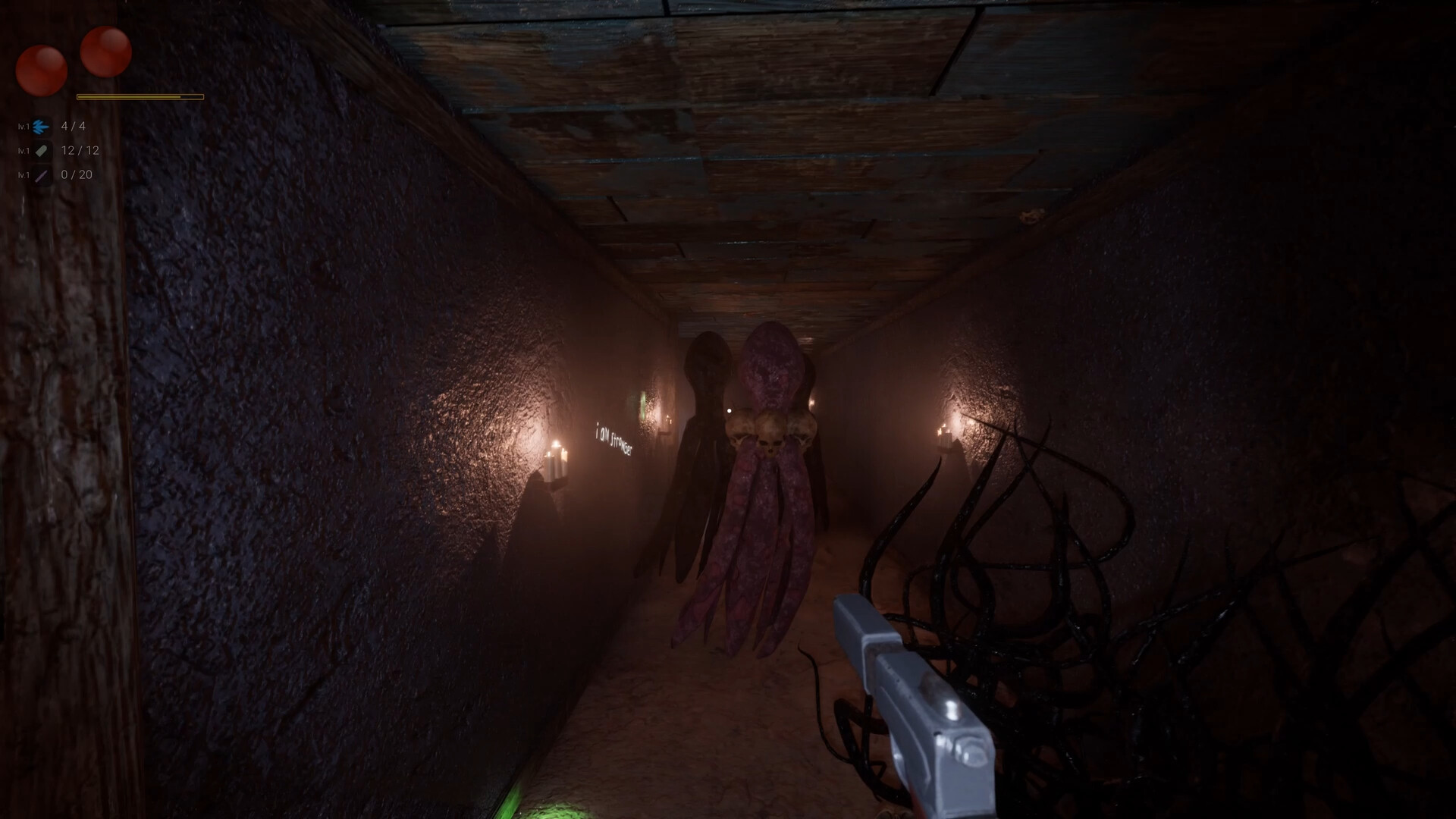
Task: Toggle the 12/12 ammo counter
Action: [x=80, y=150]
